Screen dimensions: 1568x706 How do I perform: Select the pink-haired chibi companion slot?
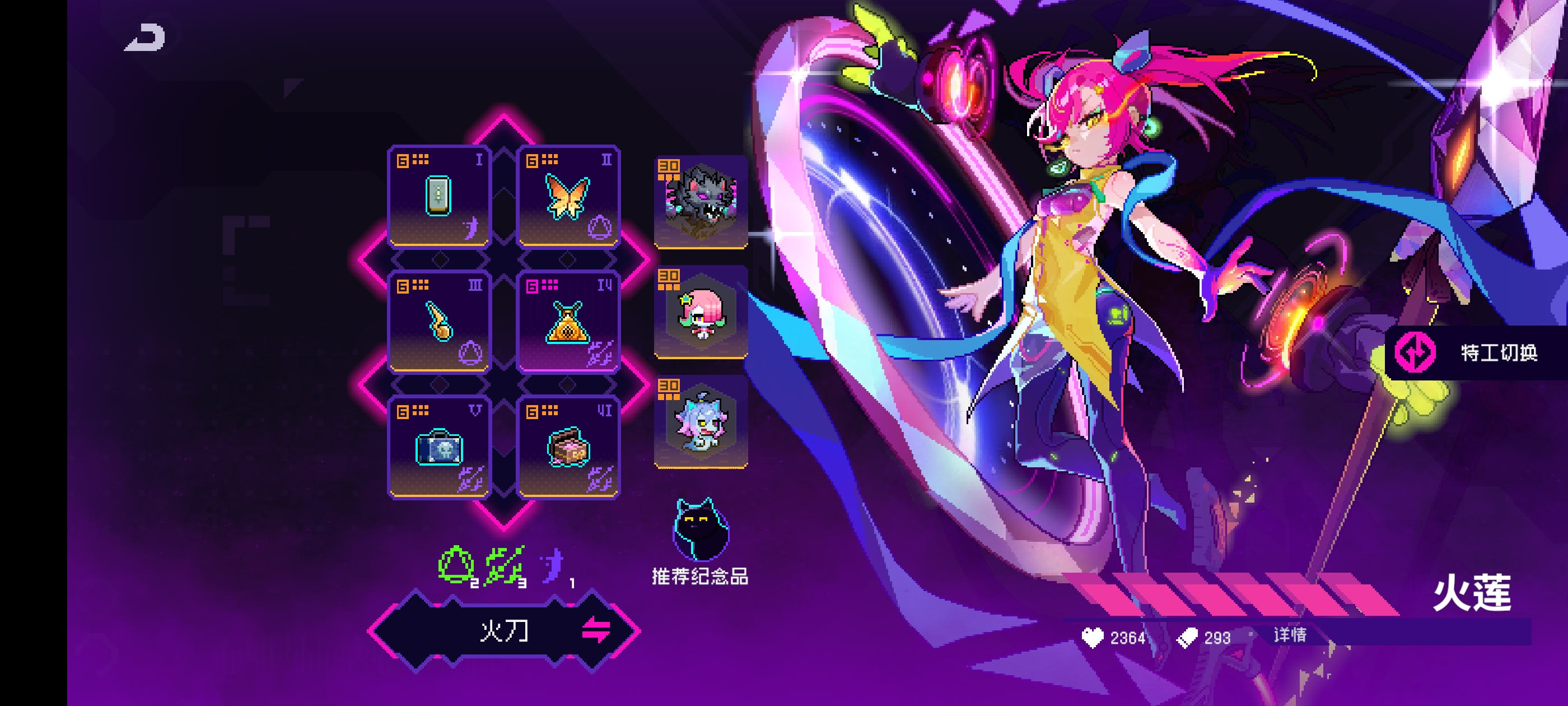pyautogui.click(x=701, y=312)
